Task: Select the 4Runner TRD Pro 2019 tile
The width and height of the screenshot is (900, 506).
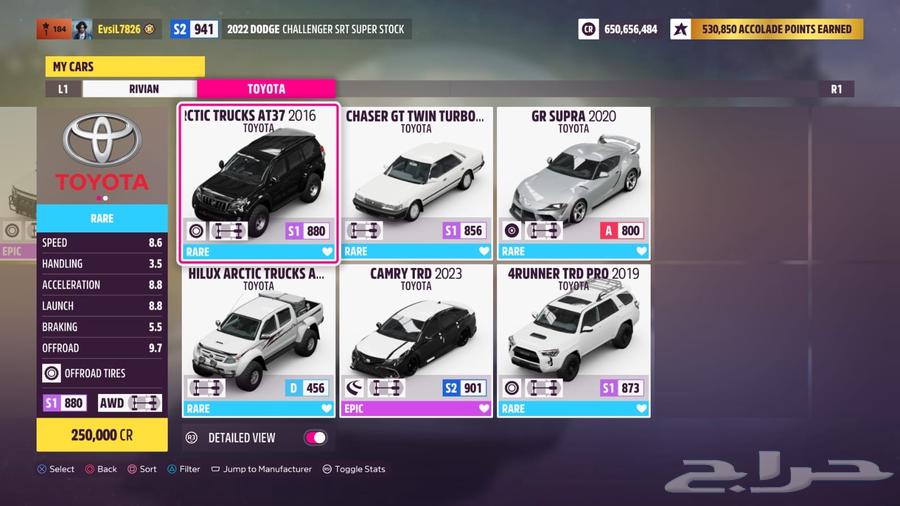Action: (x=573, y=340)
